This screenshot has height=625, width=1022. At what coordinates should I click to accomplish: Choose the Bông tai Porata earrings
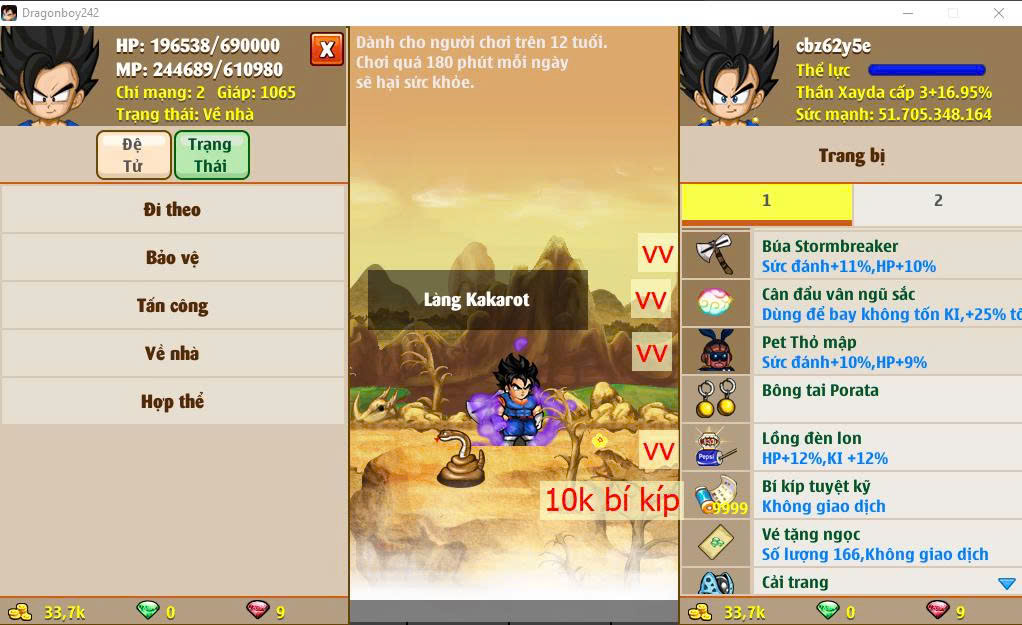click(850, 399)
